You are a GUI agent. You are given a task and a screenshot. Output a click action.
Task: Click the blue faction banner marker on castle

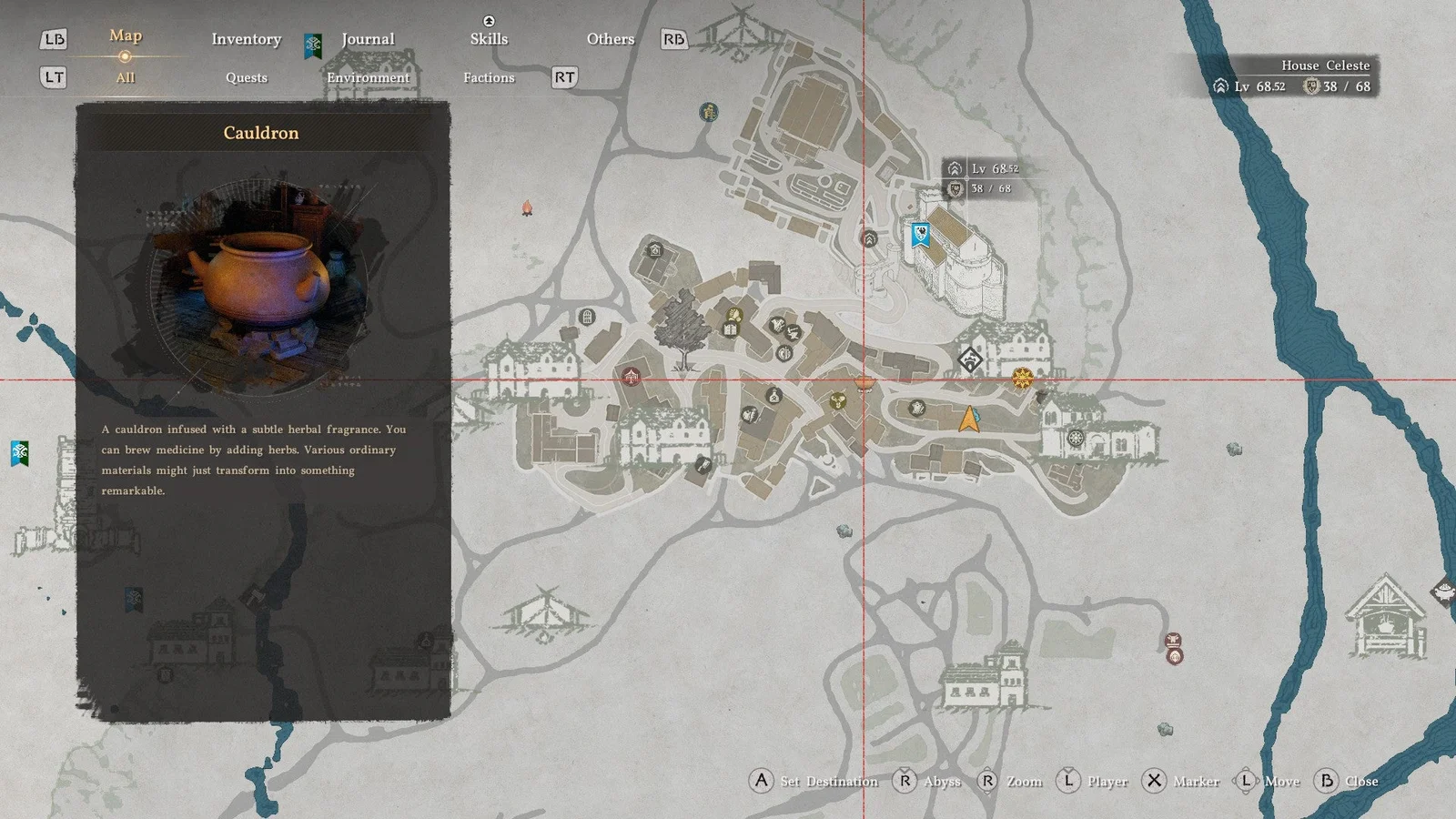[x=921, y=235]
